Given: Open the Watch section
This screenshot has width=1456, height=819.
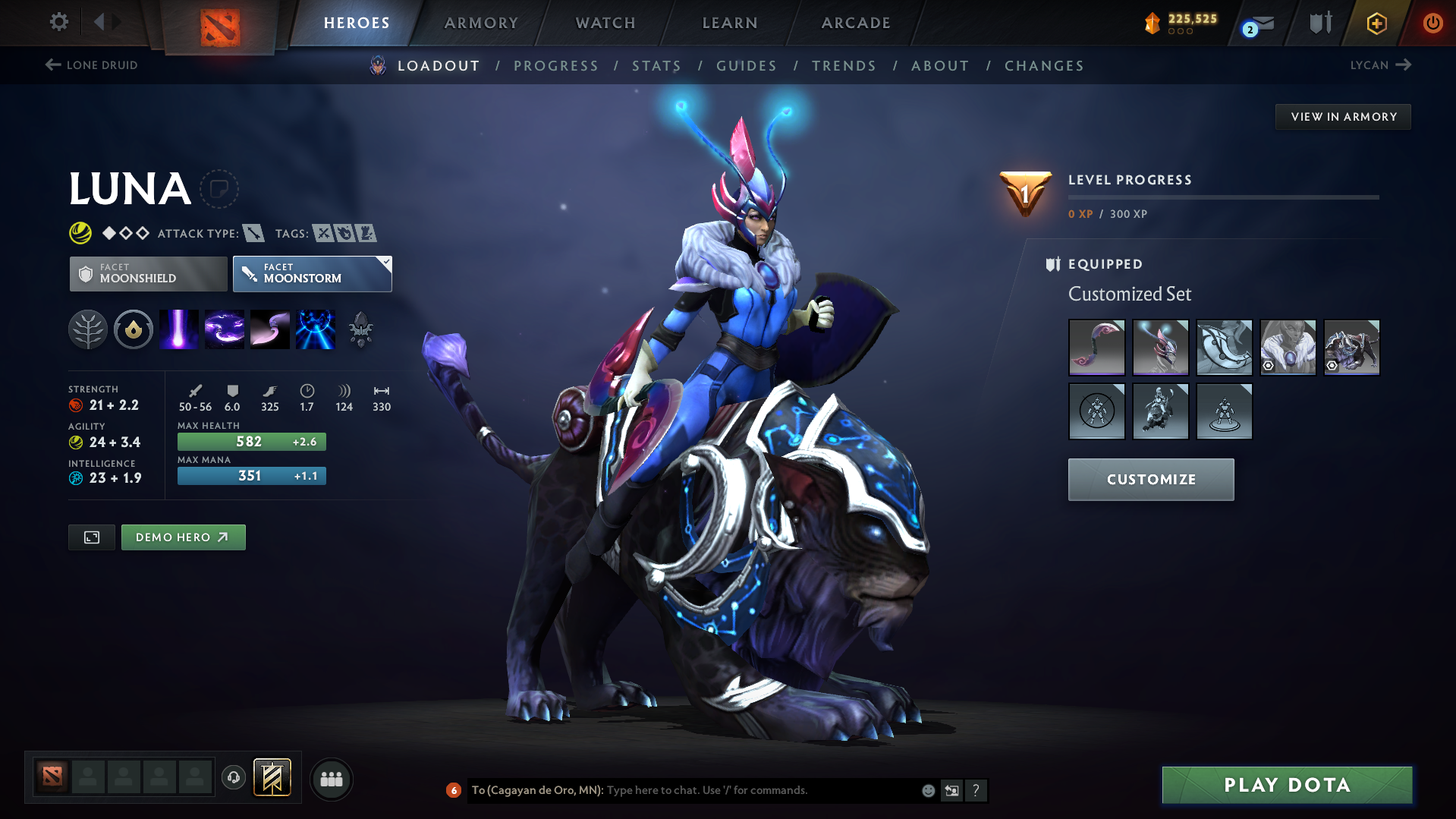Looking at the screenshot, I should tap(605, 23).
